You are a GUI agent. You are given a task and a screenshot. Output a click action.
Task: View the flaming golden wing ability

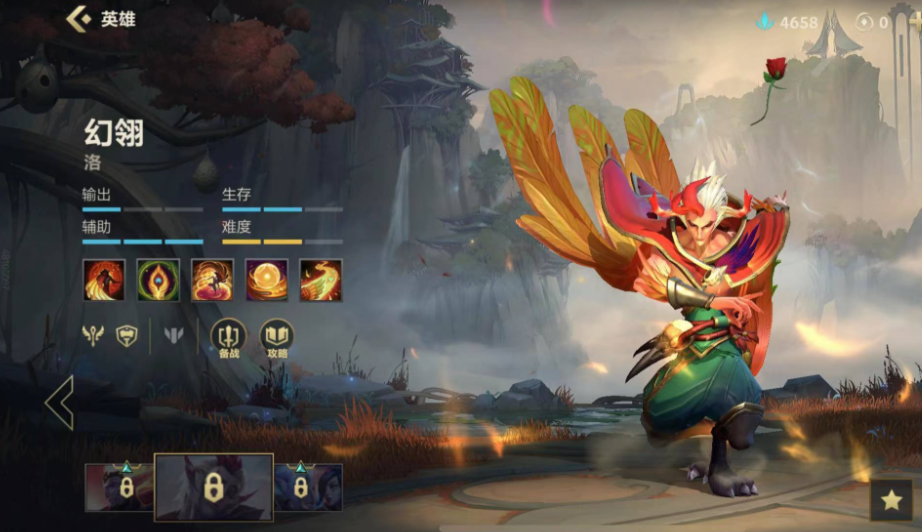321,280
